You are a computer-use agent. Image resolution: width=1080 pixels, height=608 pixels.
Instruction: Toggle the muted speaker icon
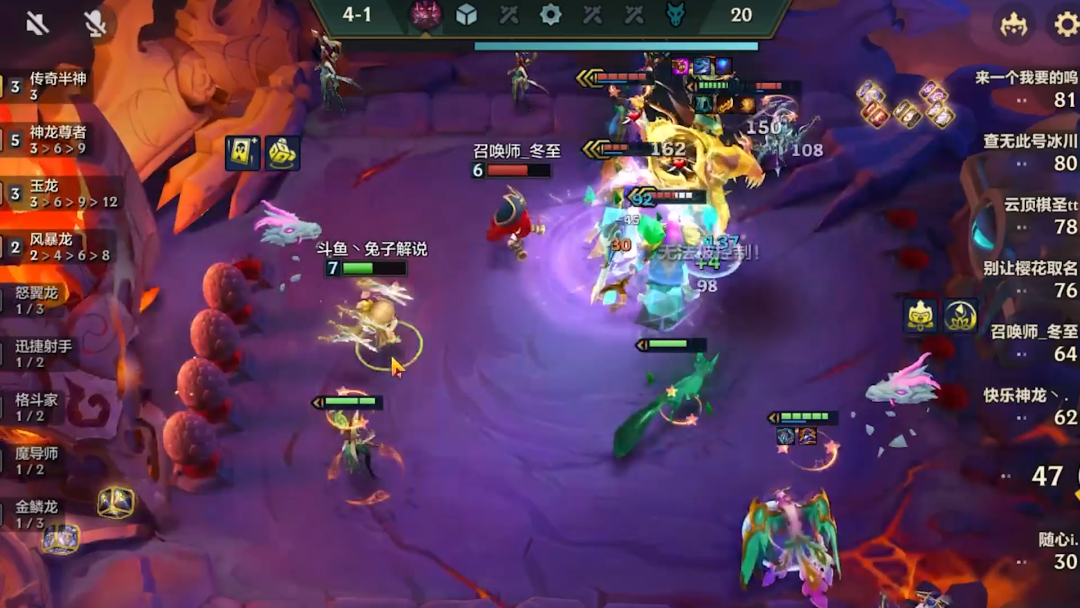point(37,23)
